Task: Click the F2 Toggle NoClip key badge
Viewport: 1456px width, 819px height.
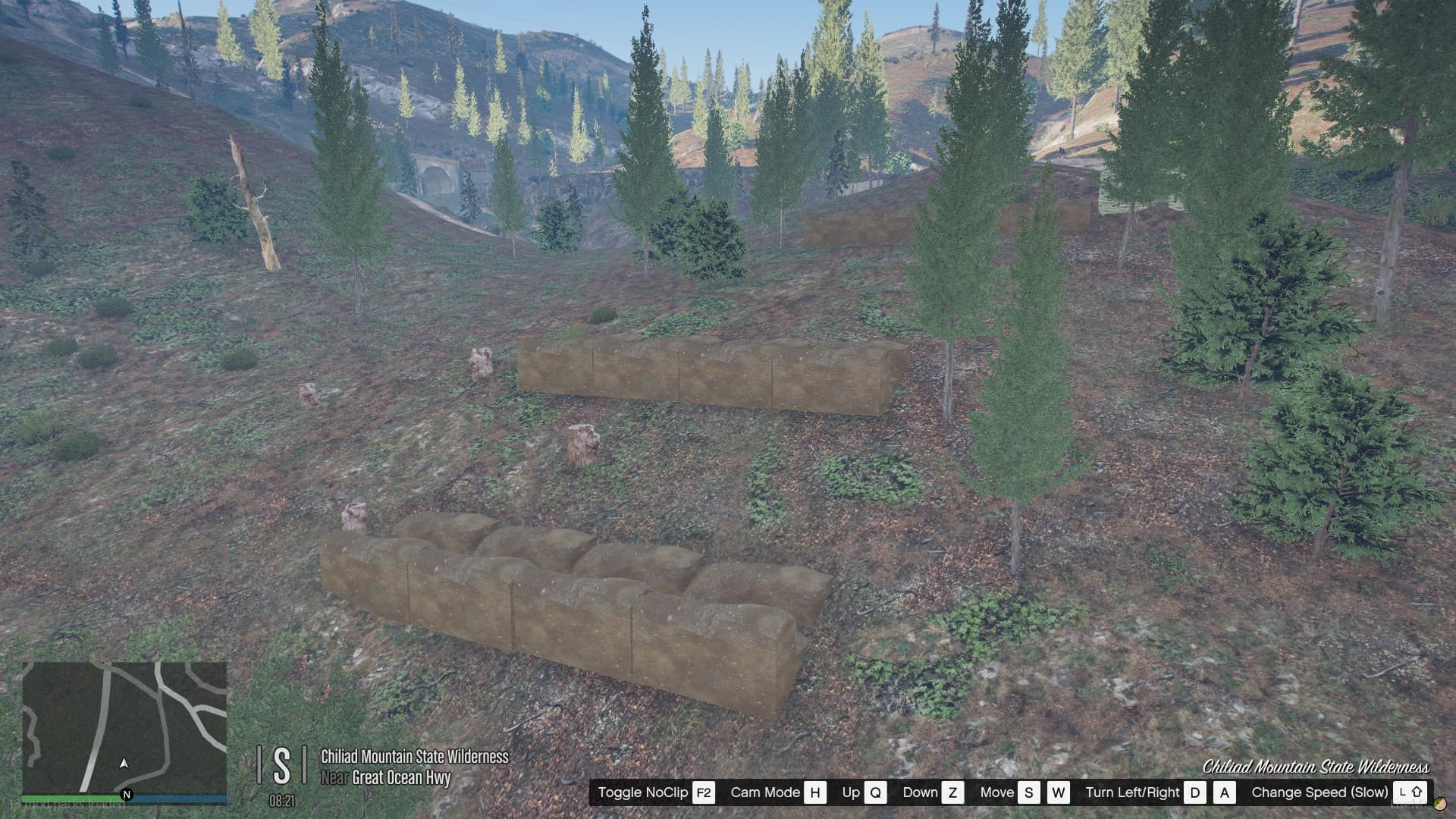Action: (x=702, y=793)
